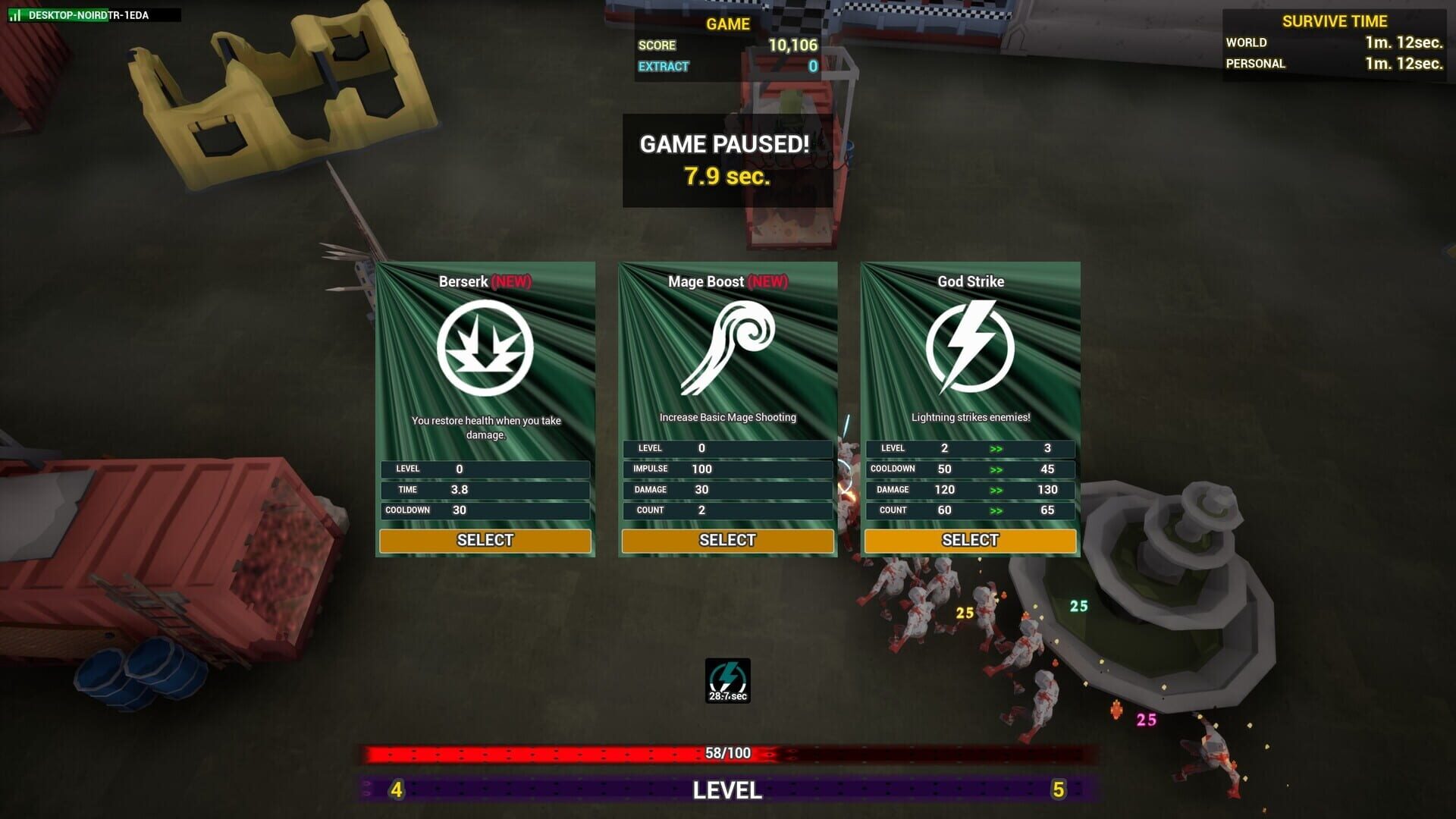Click the upgrade arrows in God Strike DAMAGE row
The width and height of the screenshot is (1456, 819).
pos(996,490)
